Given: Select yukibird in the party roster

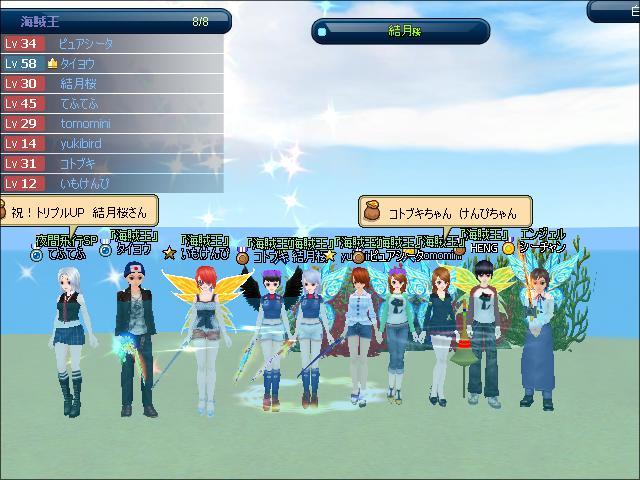Looking at the screenshot, I should pos(110,144).
